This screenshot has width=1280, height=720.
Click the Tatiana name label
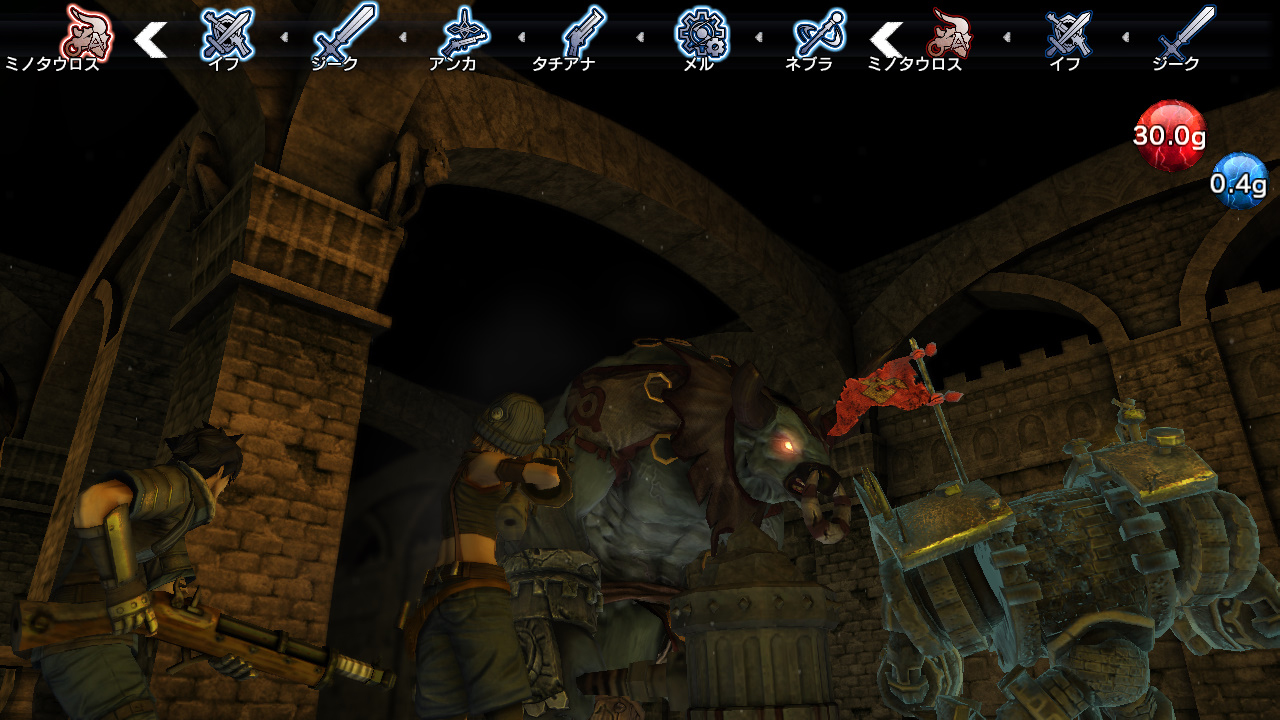(x=562, y=62)
